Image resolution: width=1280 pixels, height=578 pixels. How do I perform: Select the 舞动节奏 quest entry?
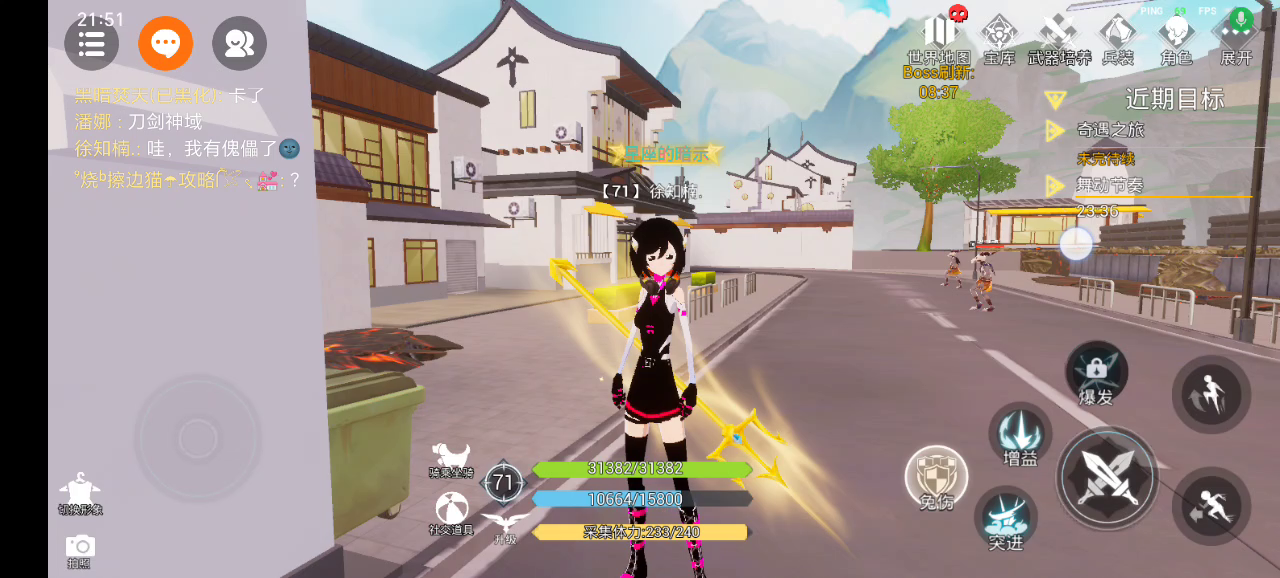click(x=1110, y=185)
